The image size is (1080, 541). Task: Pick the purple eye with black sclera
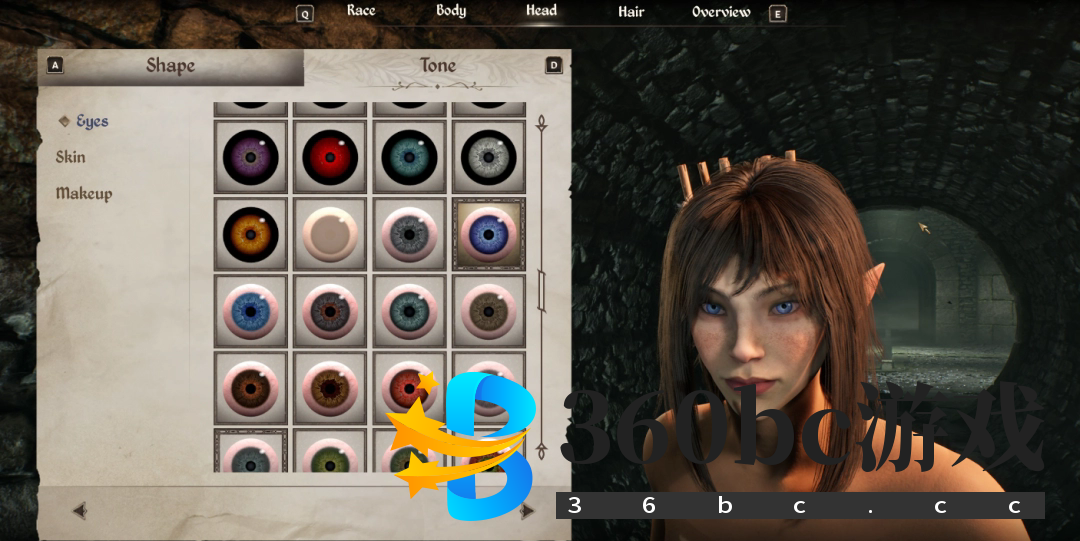(250, 157)
